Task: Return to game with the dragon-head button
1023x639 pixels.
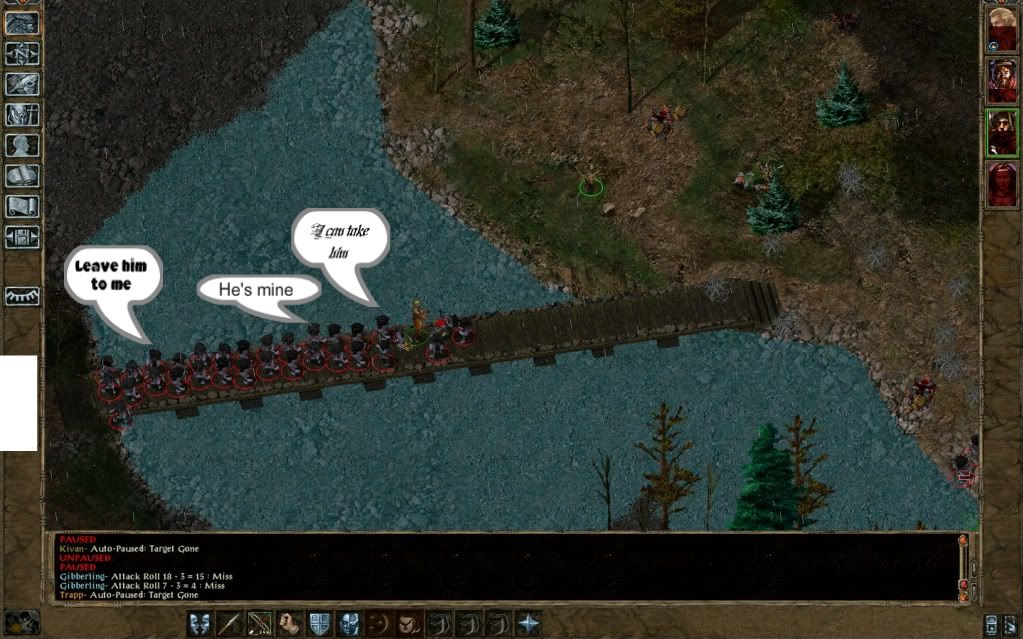Action: [23, 23]
